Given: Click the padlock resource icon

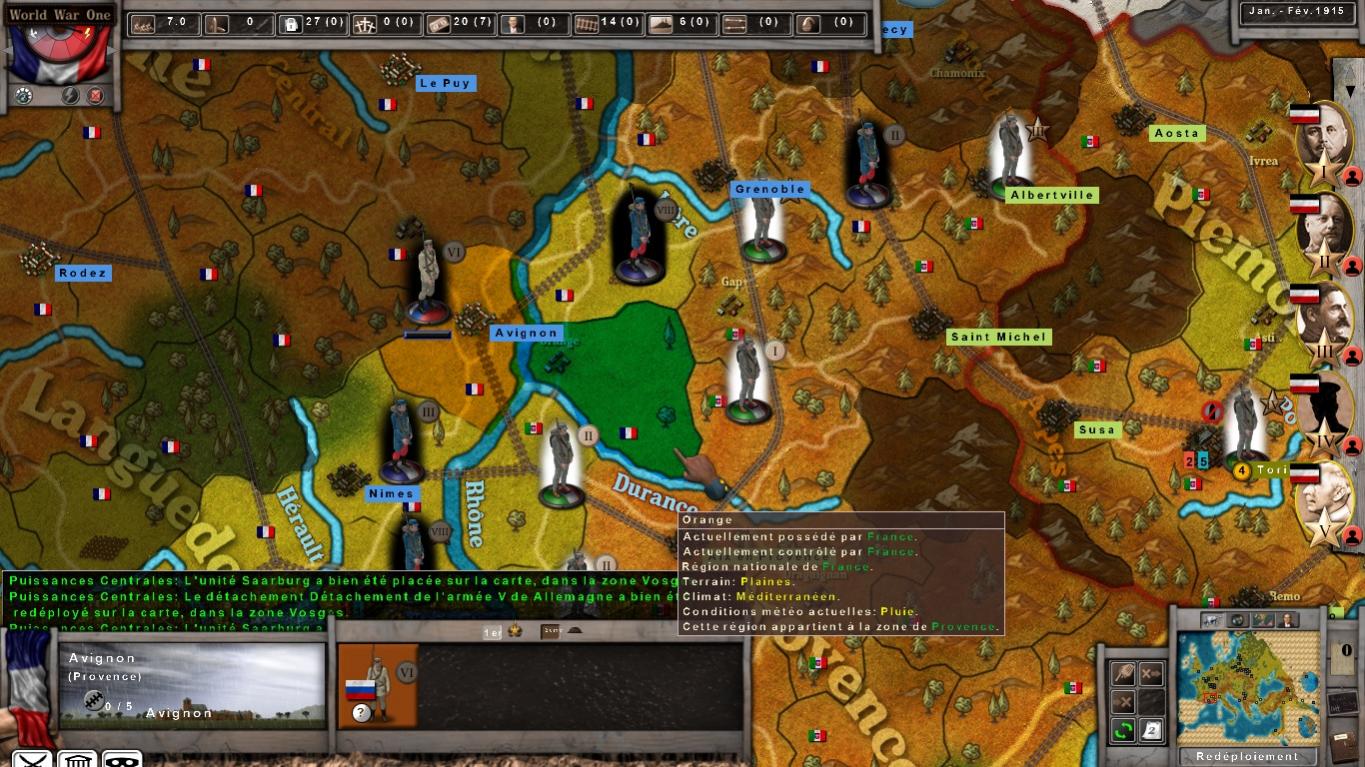Looking at the screenshot, I should [x=290, y=23].
